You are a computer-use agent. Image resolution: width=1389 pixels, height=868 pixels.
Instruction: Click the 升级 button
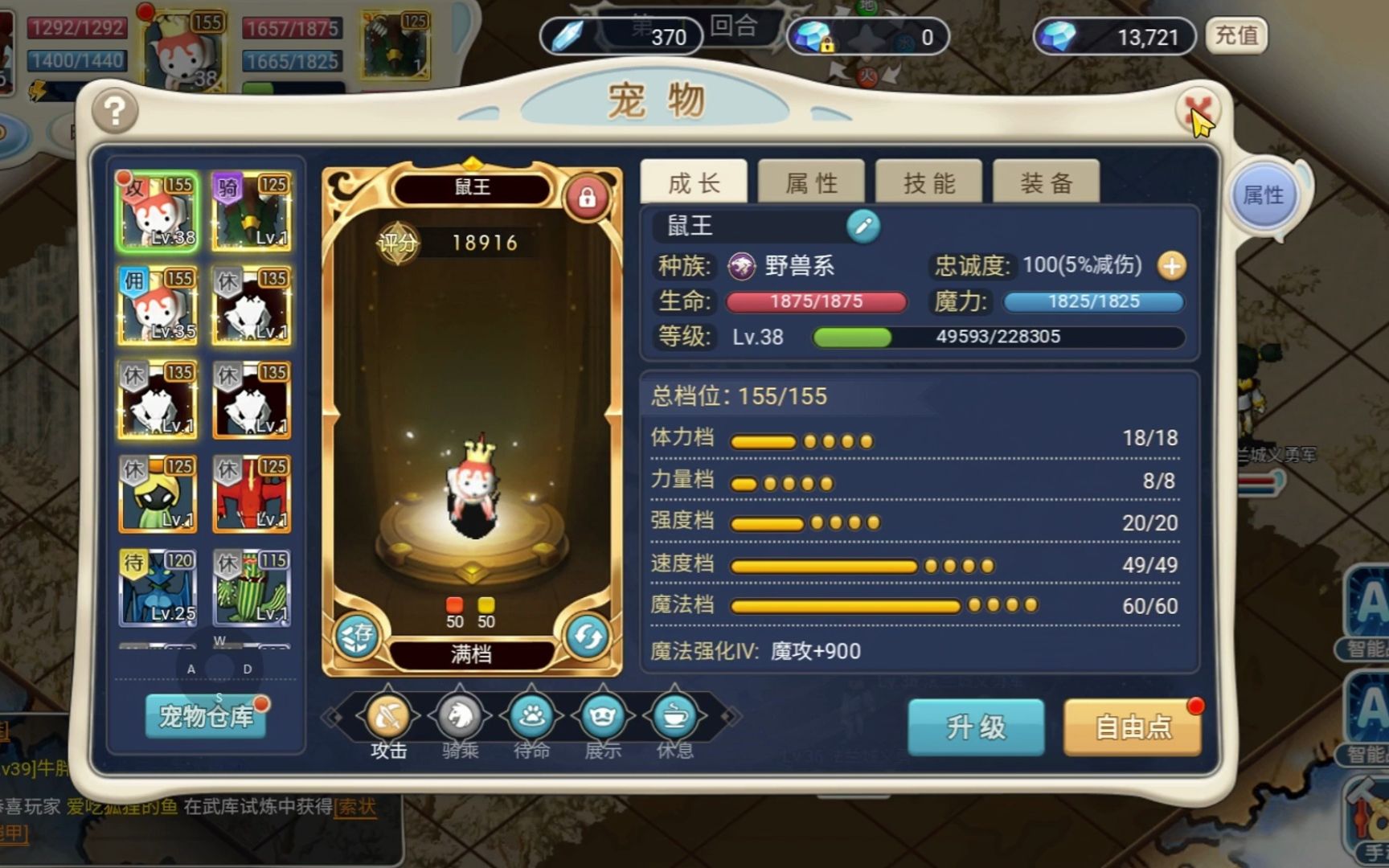(976, 727)
